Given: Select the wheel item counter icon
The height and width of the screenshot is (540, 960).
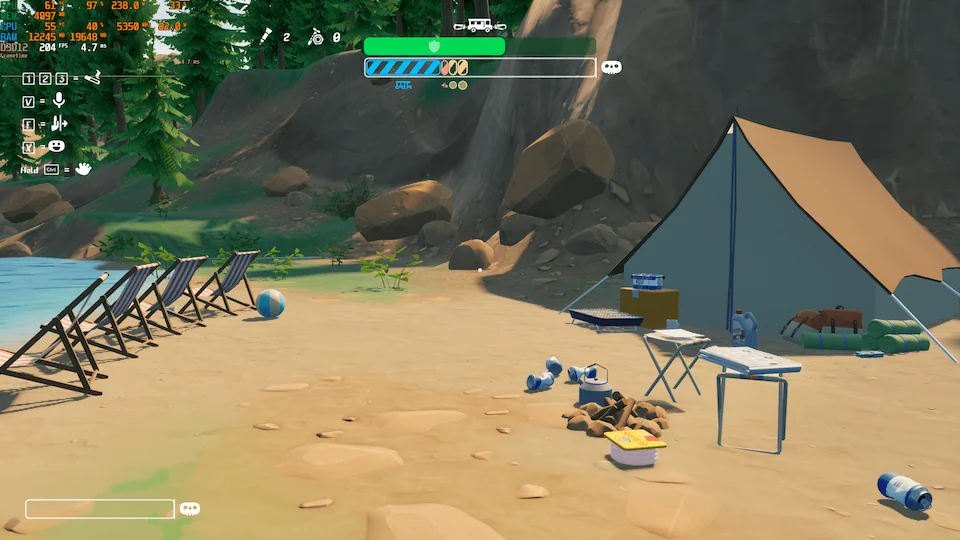Looking at the screenshot, I should tap(316, 37).
